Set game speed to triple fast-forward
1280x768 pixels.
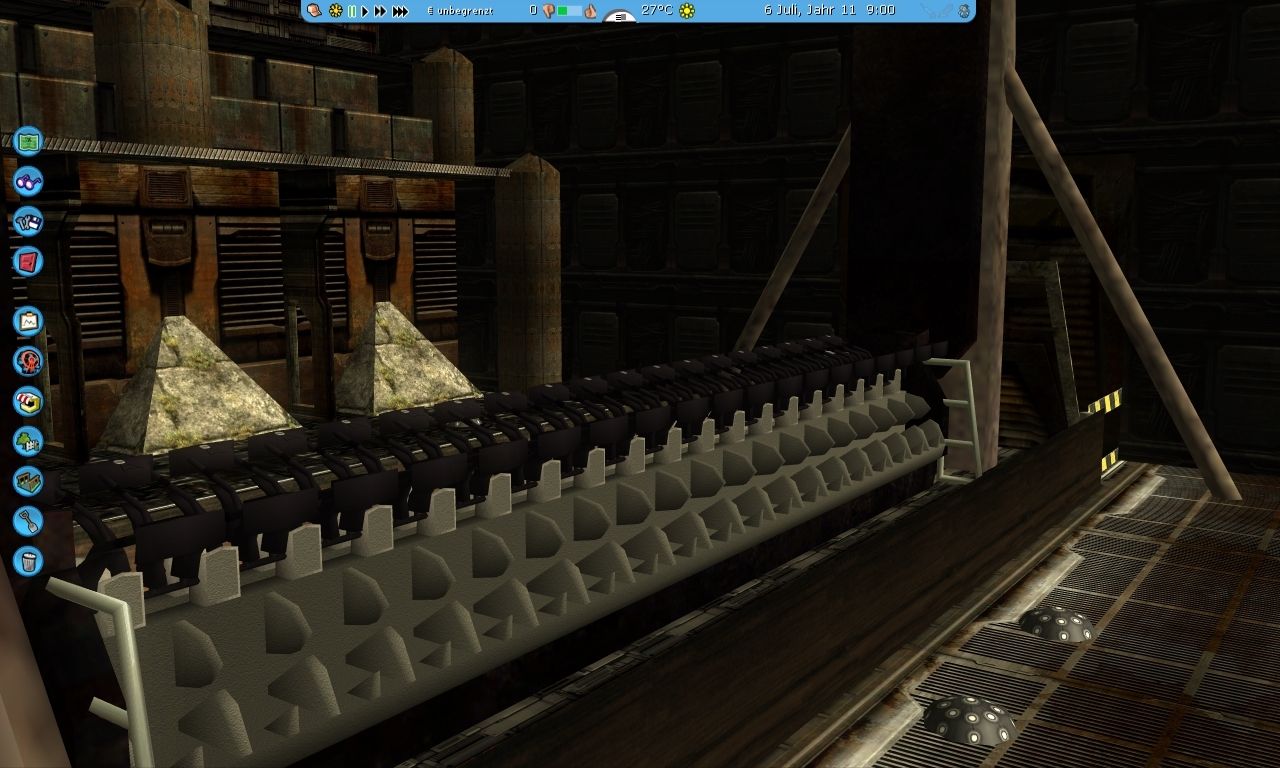pos(400,11)
